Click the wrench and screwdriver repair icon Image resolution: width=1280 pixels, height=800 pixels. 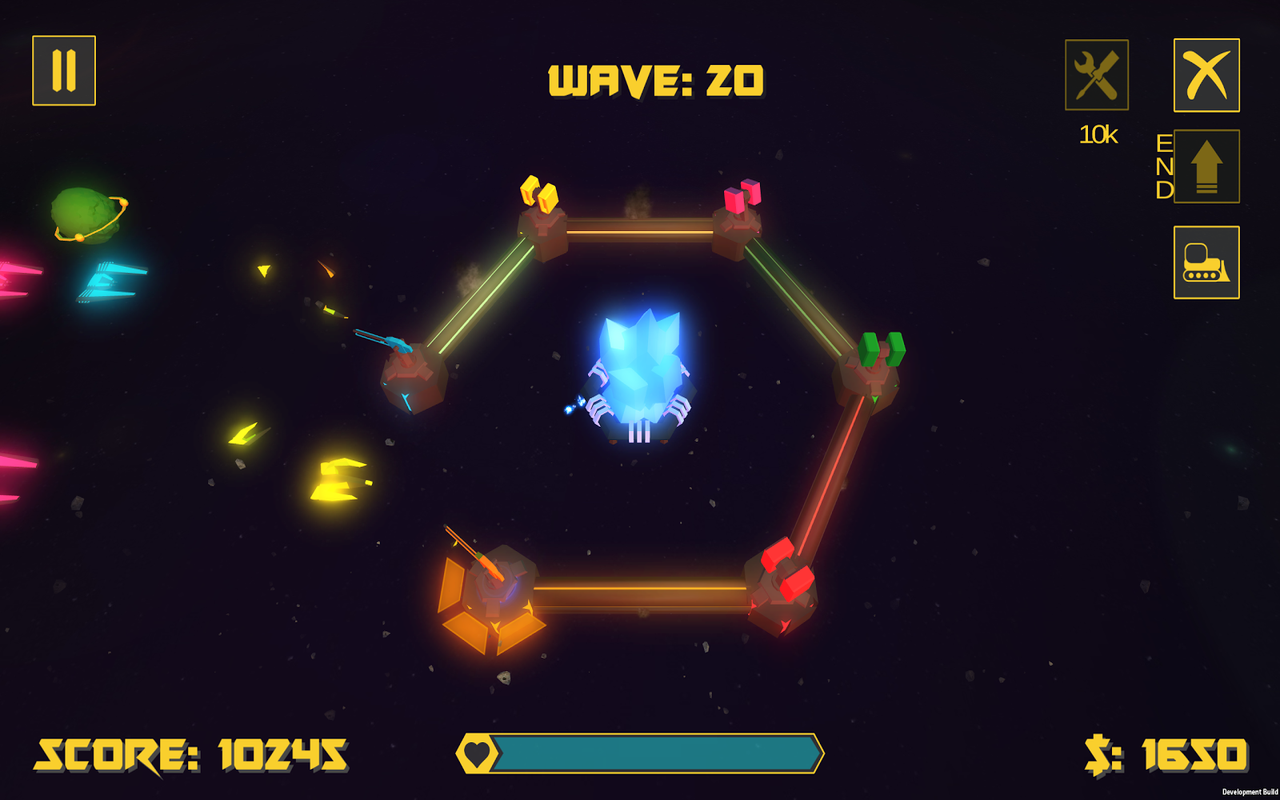1096,75
